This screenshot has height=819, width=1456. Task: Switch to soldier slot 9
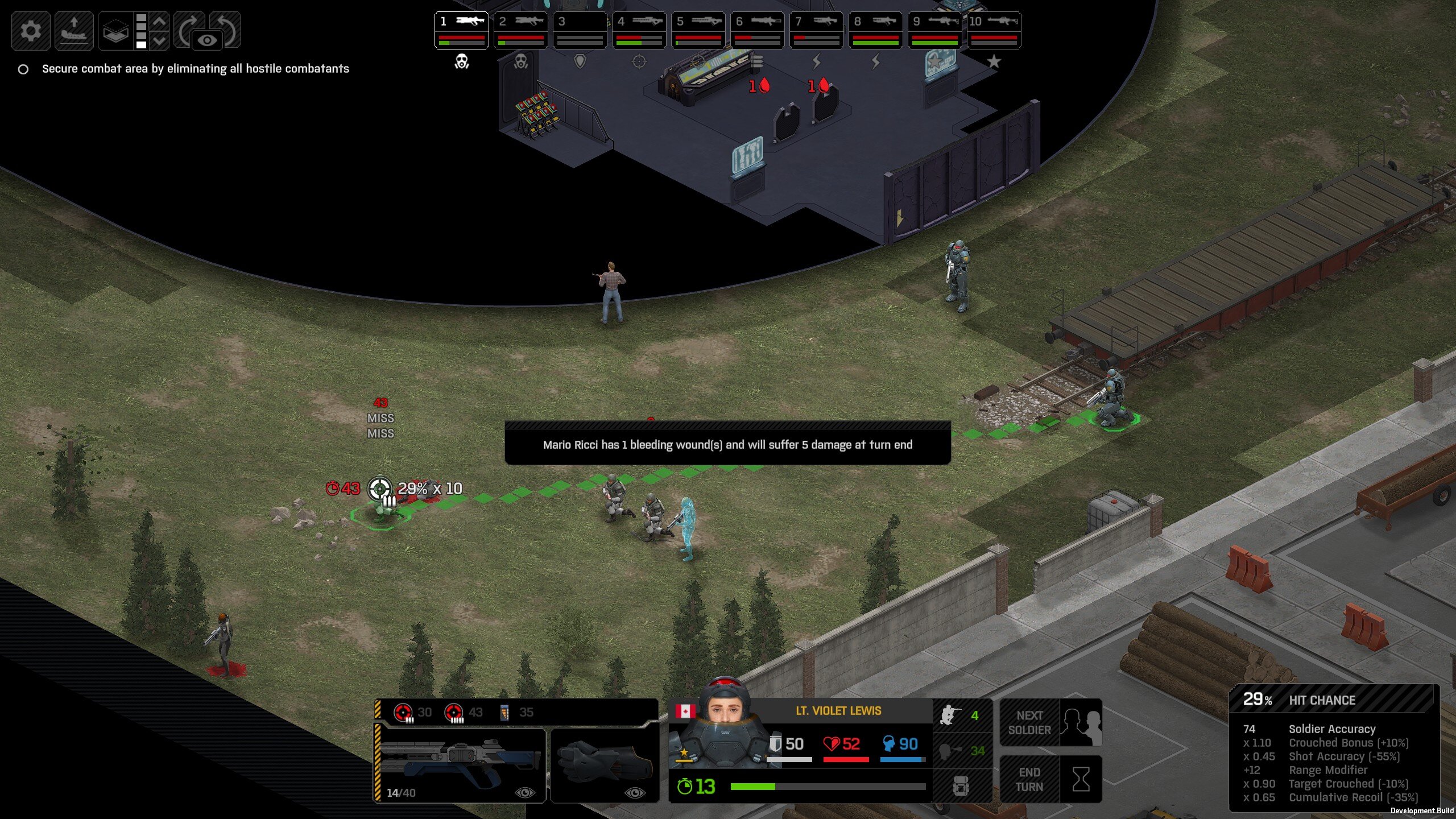click(x=934, y=30)
